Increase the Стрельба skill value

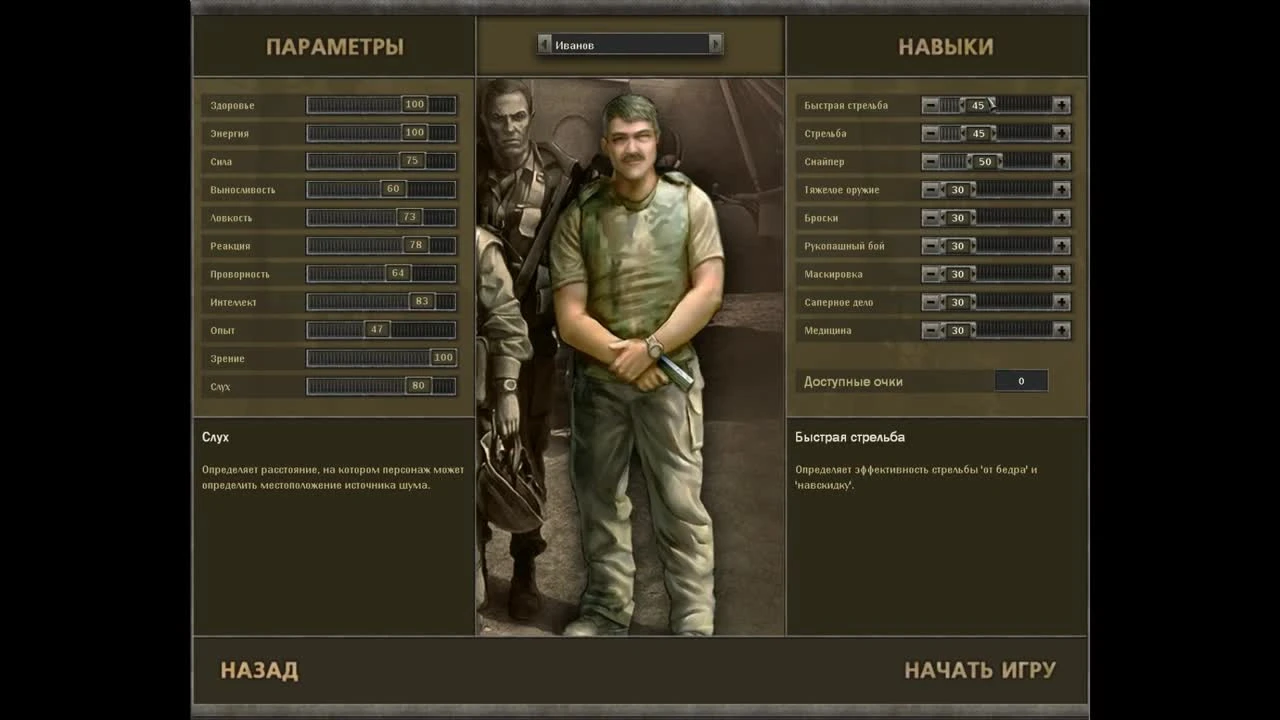(x=1060, y=132)
